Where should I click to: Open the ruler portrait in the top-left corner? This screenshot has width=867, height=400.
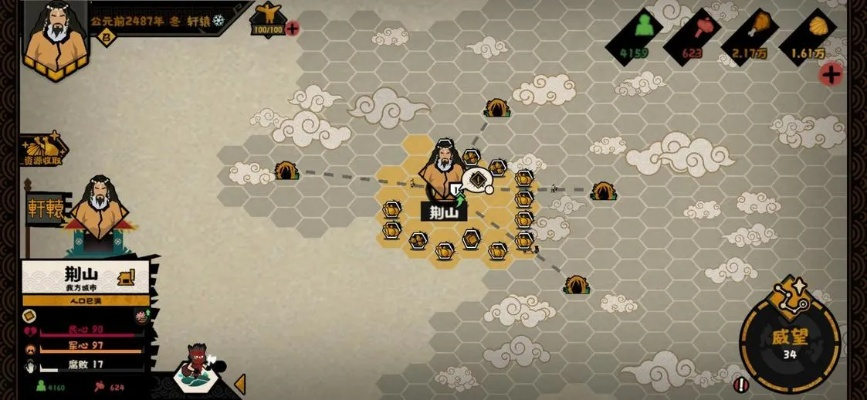coord(51,37)
